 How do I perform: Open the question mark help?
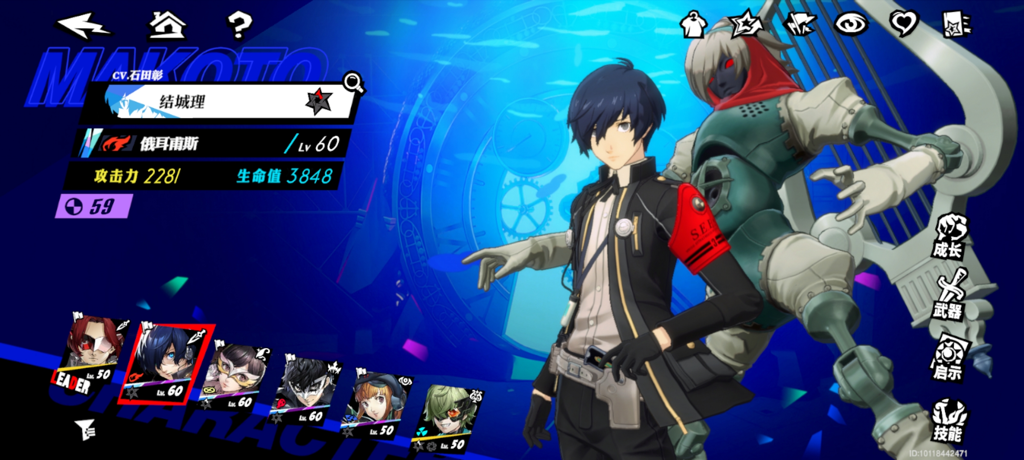(x=239, y=23)
